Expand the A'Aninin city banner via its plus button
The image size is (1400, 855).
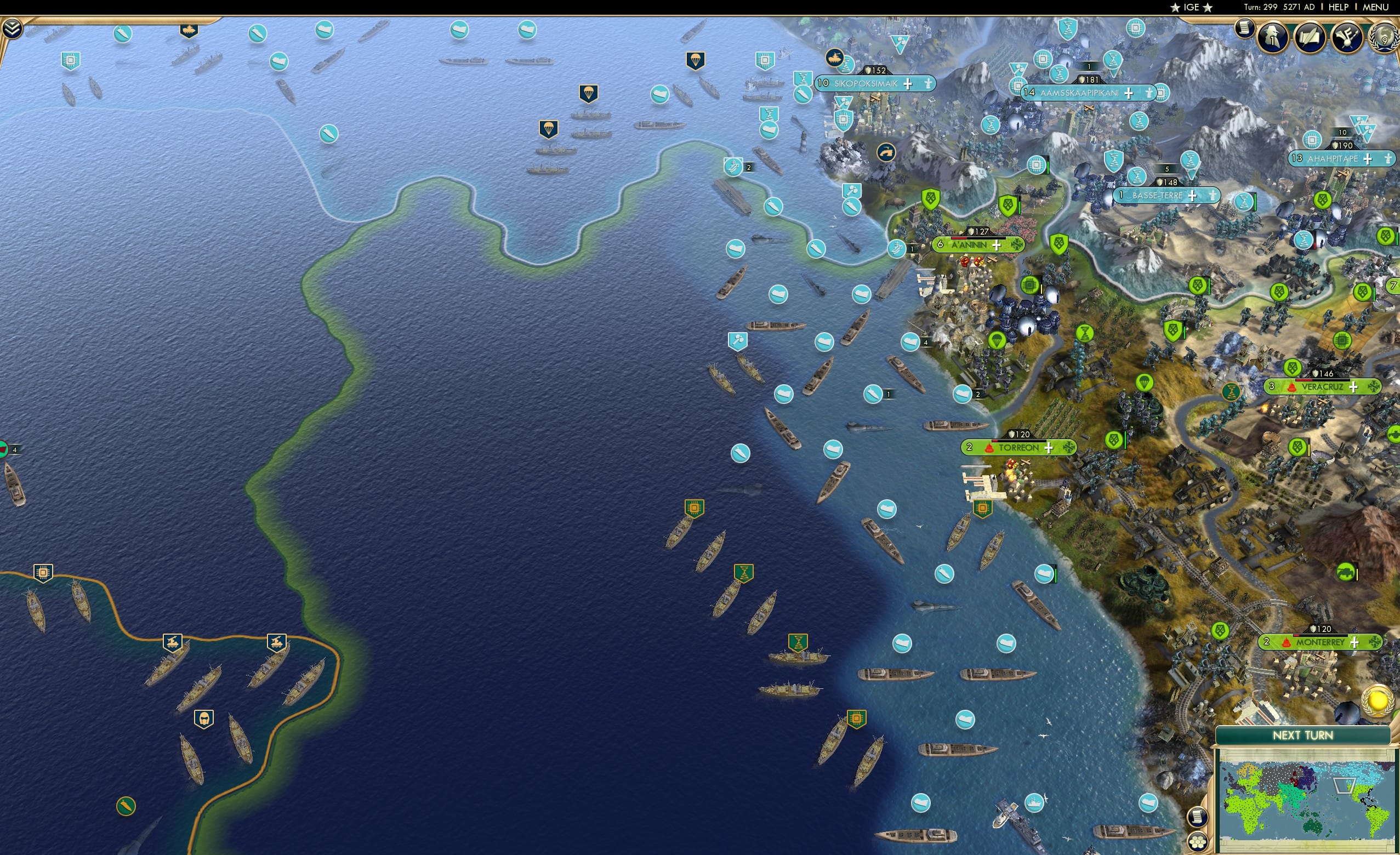coord(997,246)
